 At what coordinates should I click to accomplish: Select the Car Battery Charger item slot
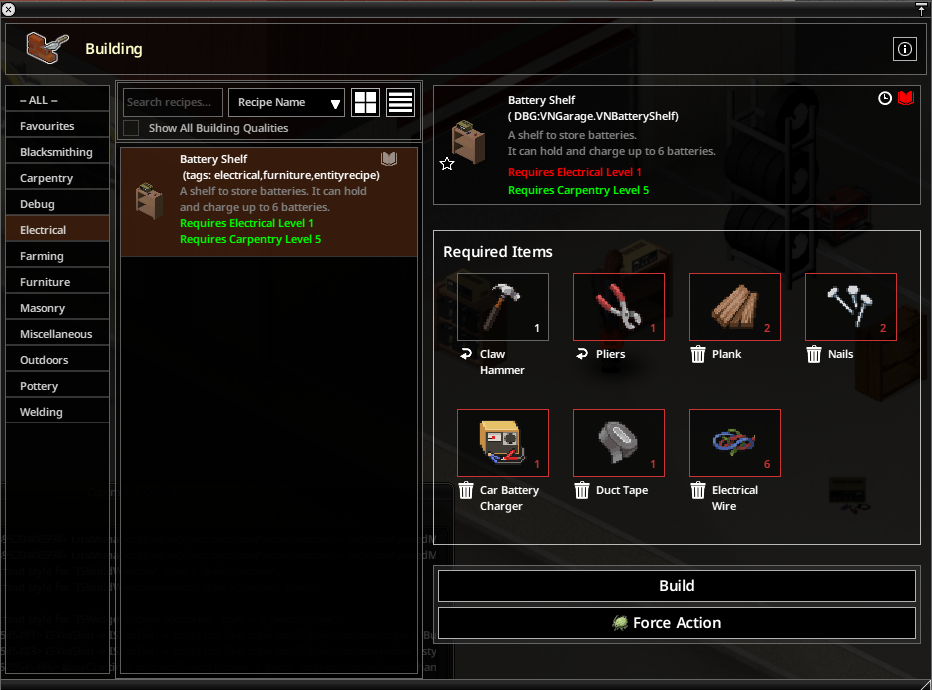coord(503,443)
